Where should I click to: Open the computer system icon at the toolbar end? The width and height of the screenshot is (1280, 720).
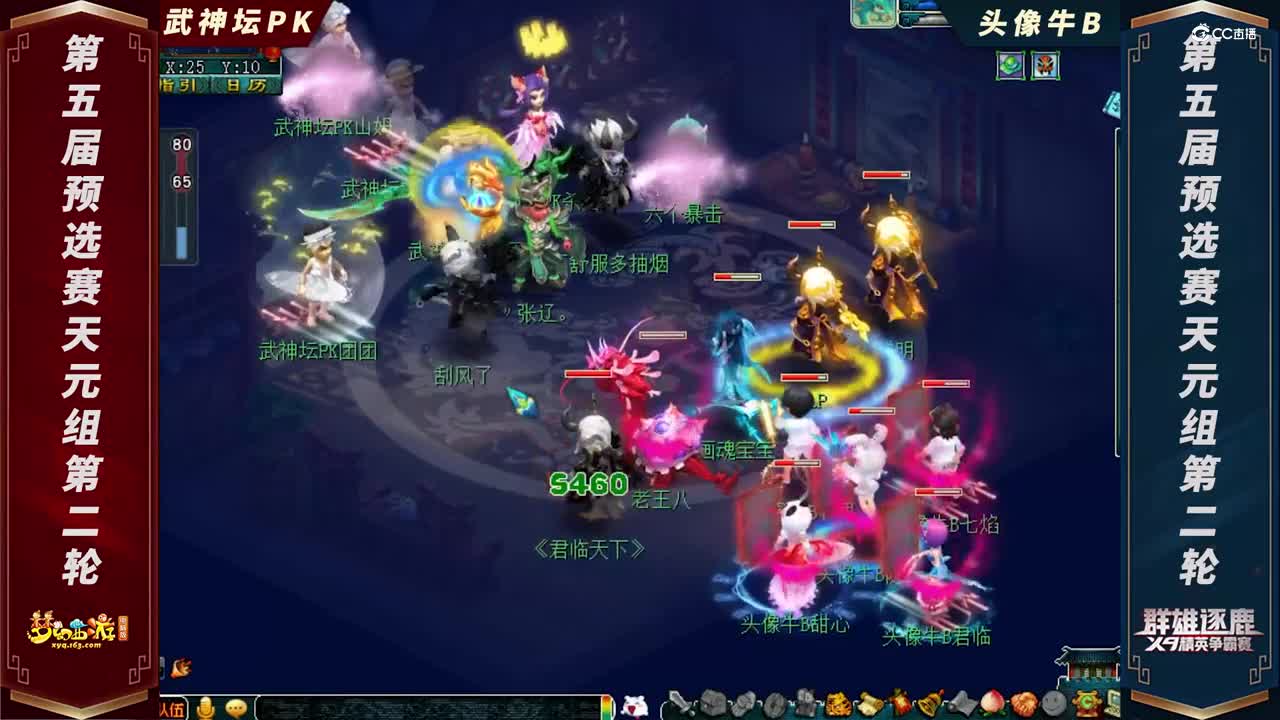(x=1114, y=703)
